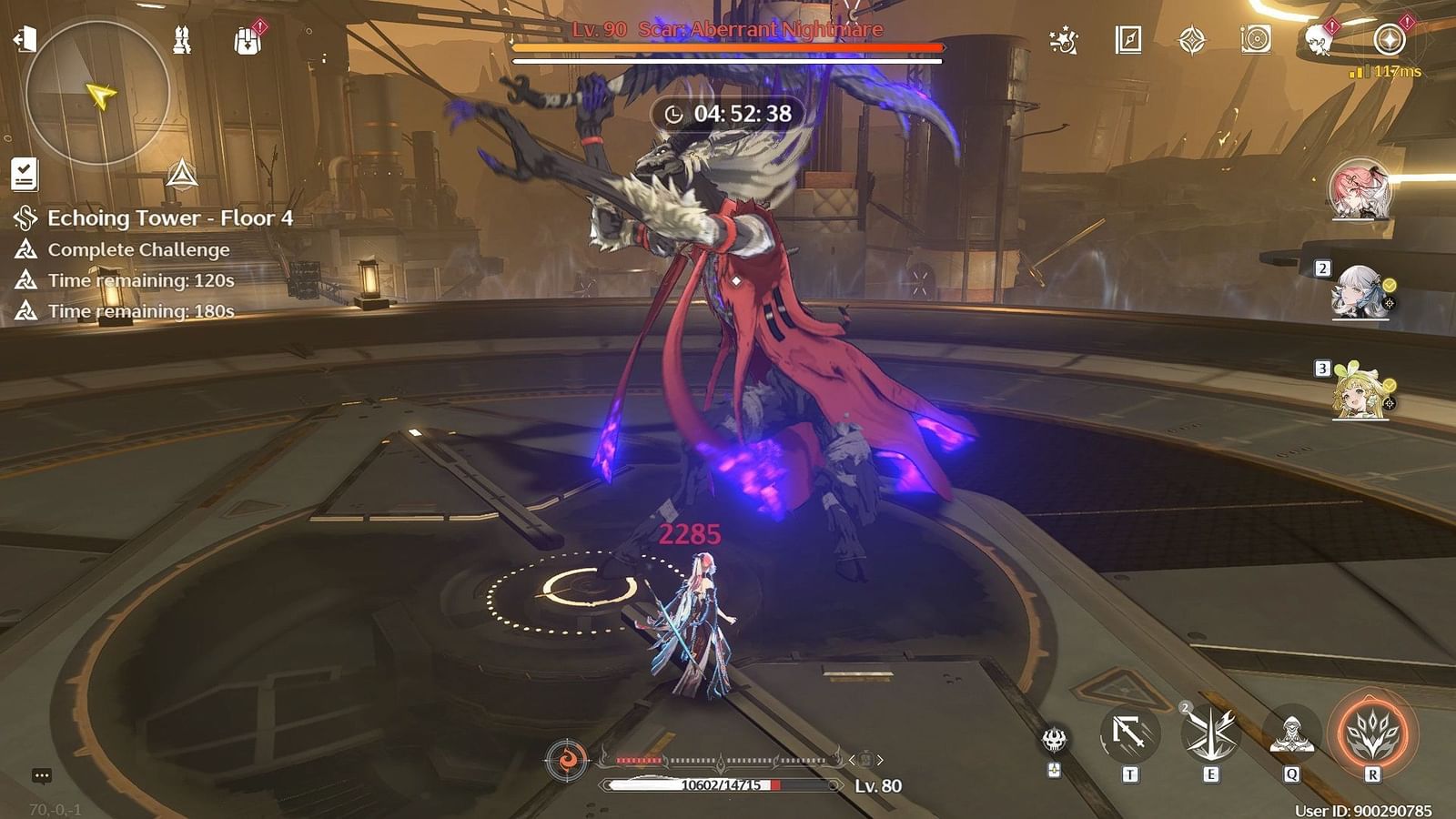Click the 04:52:38 challenge timer
This screenshot has height=819, width=1456.
click(x=727, y=113)
